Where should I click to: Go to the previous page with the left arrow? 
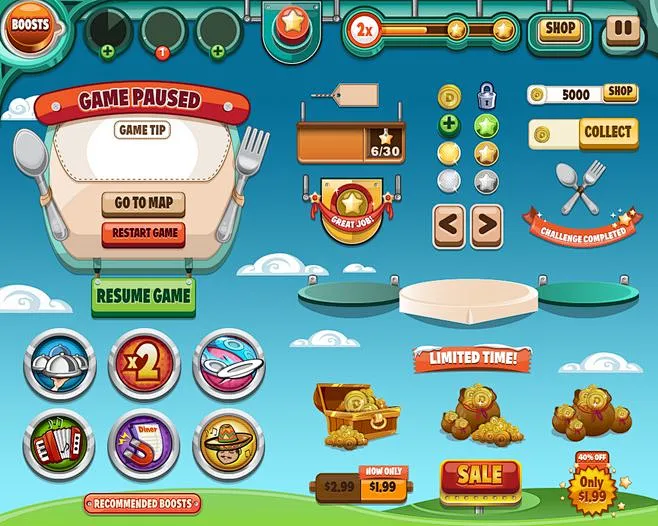(449, 225)
